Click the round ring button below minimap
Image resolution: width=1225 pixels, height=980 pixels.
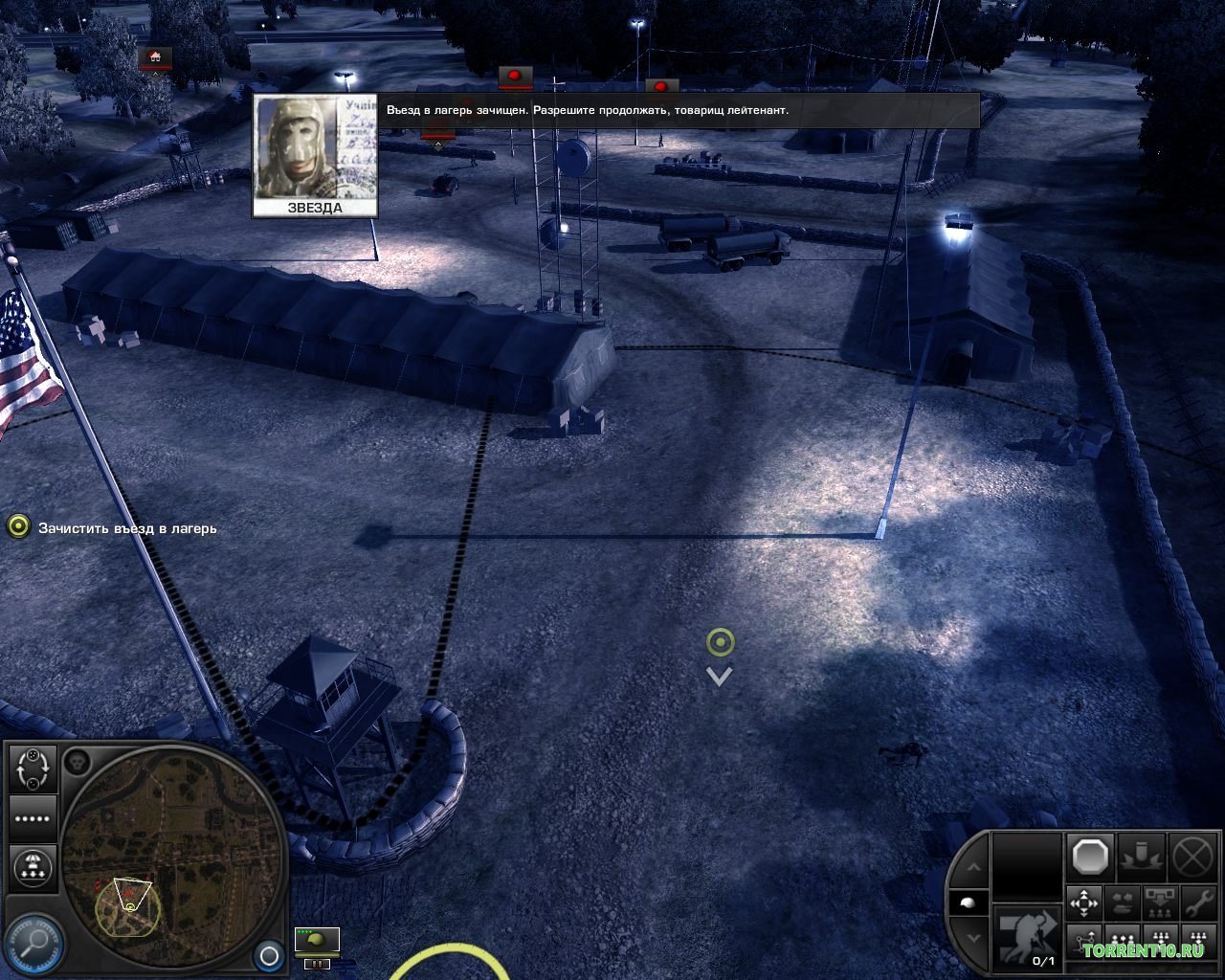tap(270, 955)
